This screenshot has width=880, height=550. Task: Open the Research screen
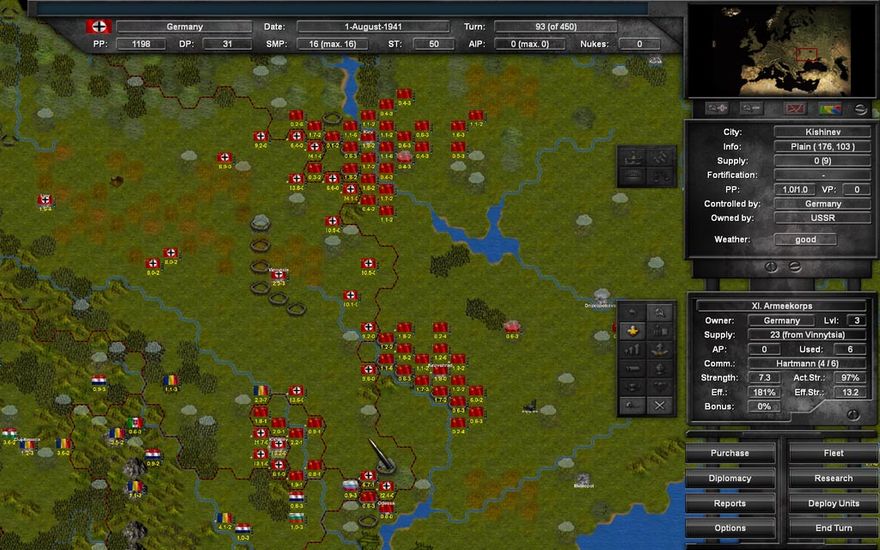tap(833, 478)
